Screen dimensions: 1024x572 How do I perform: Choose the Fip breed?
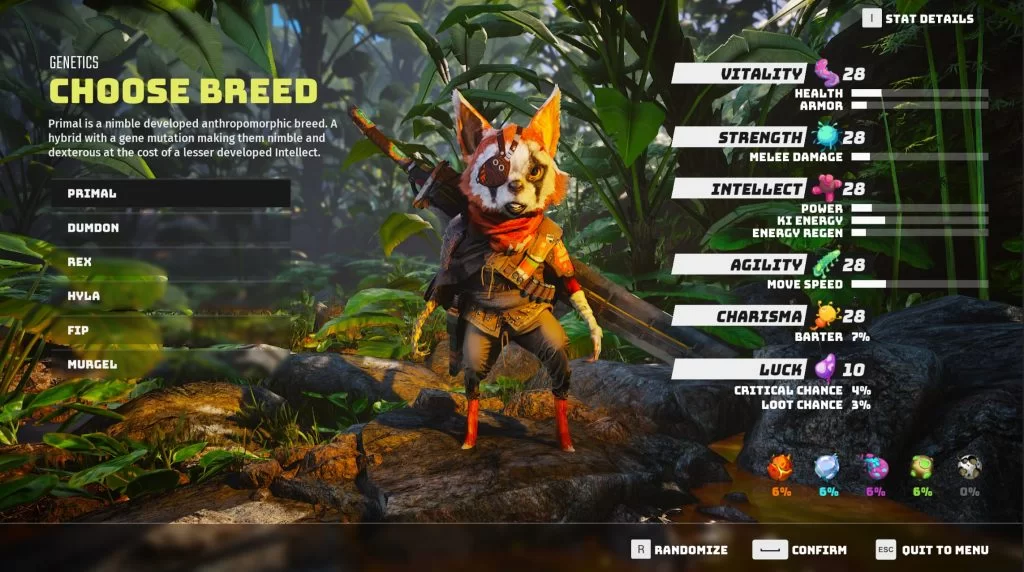click(x=170, y=331)
